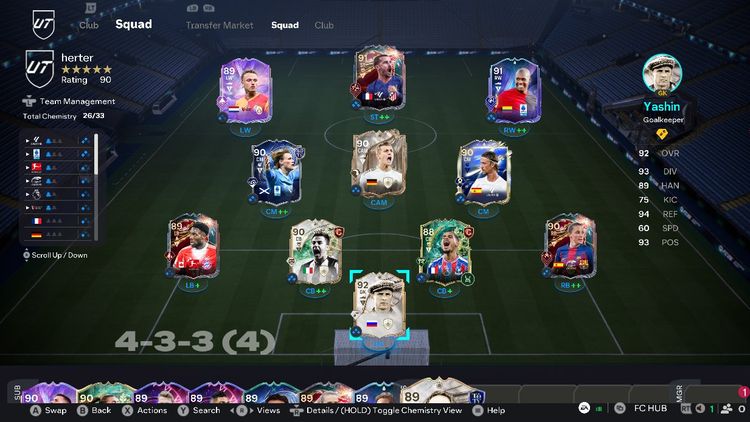Pick the 89-rated left winger card
Viewport: 750px width, 422px height.
[x=245, y=92]
